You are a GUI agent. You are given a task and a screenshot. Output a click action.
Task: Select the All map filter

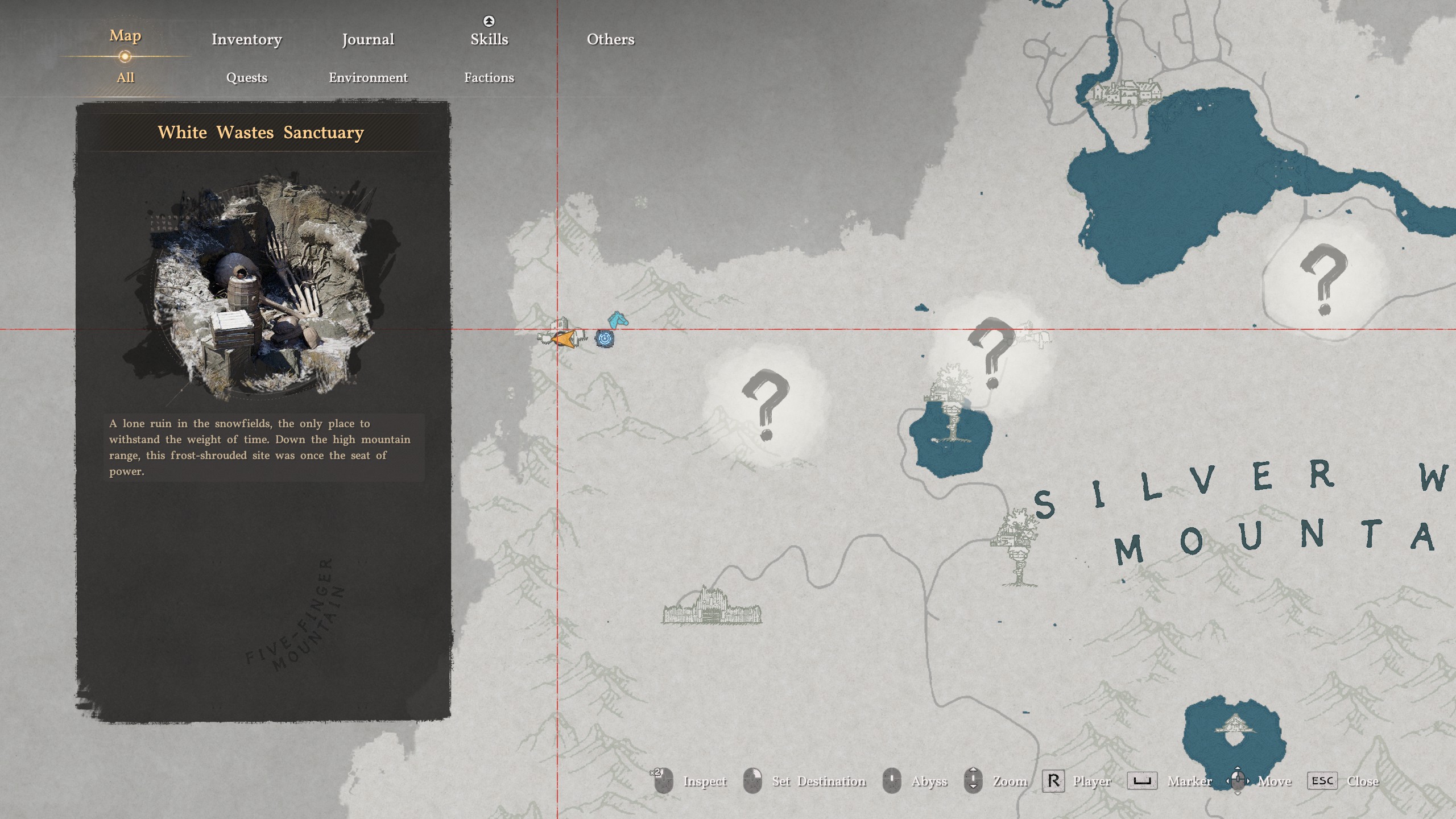tap(125, 77)
